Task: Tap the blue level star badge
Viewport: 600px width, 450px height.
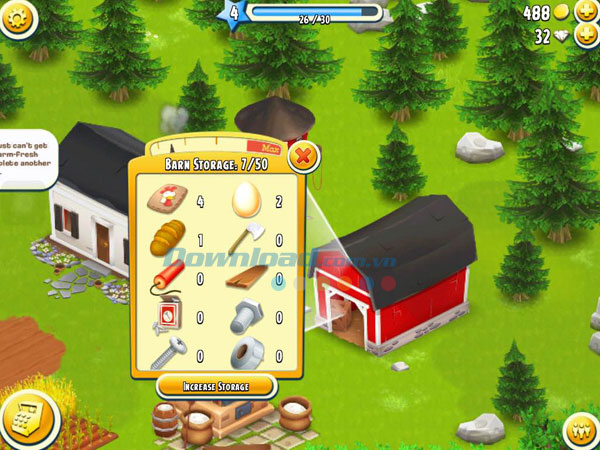Action: (235, 14)
